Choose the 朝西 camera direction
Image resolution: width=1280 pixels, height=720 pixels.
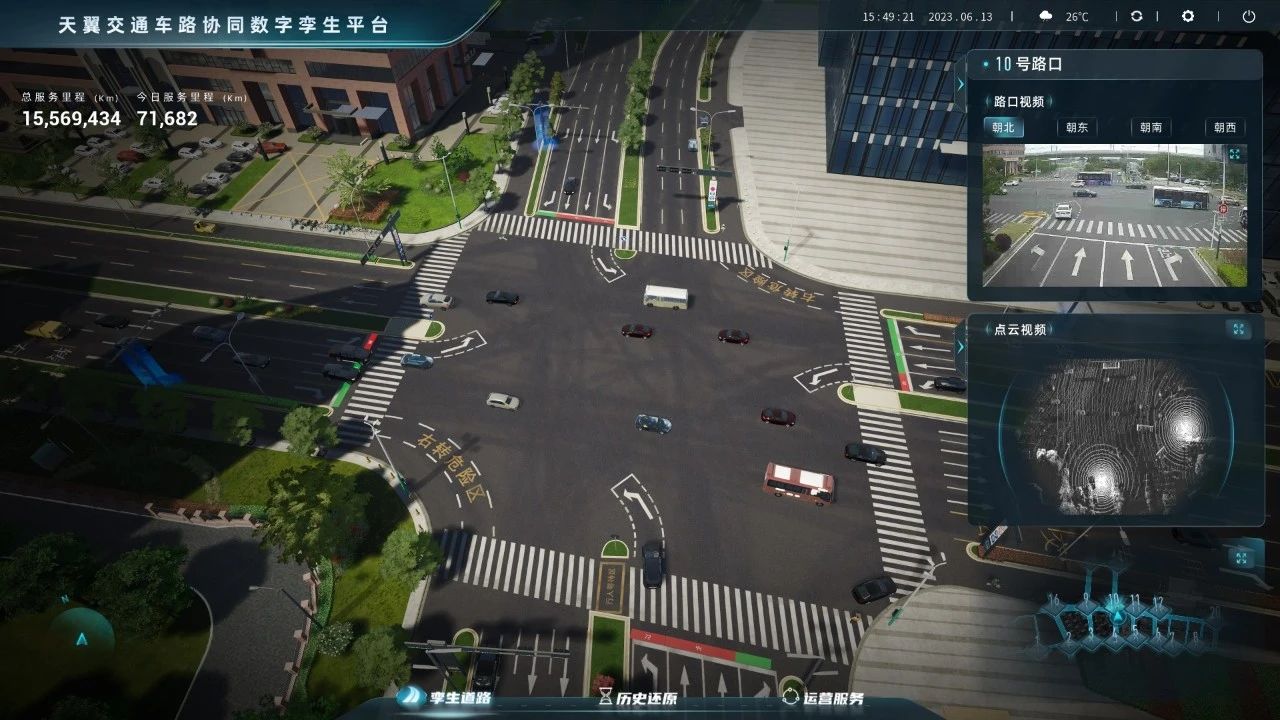coord(1225,127)
